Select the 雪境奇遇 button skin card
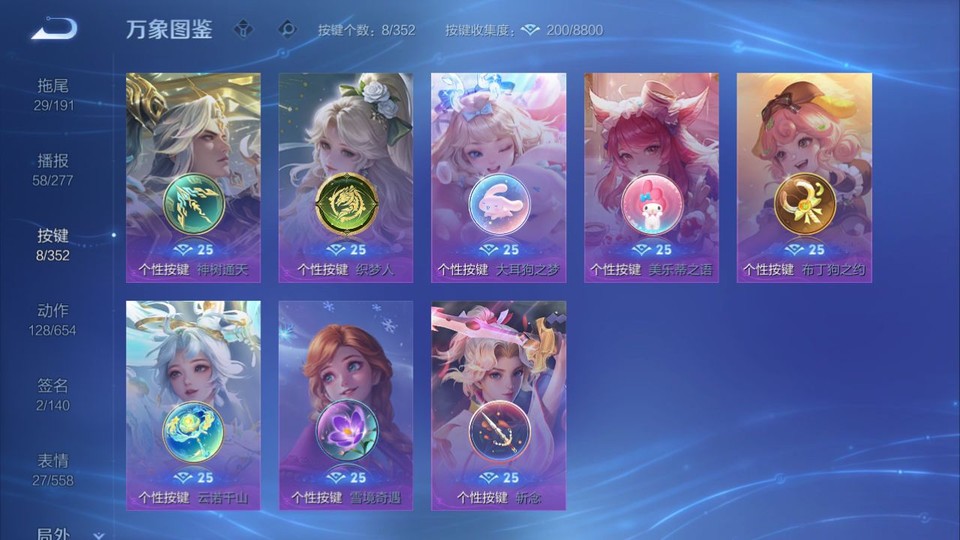960x540 pixels. click(346, 405)
